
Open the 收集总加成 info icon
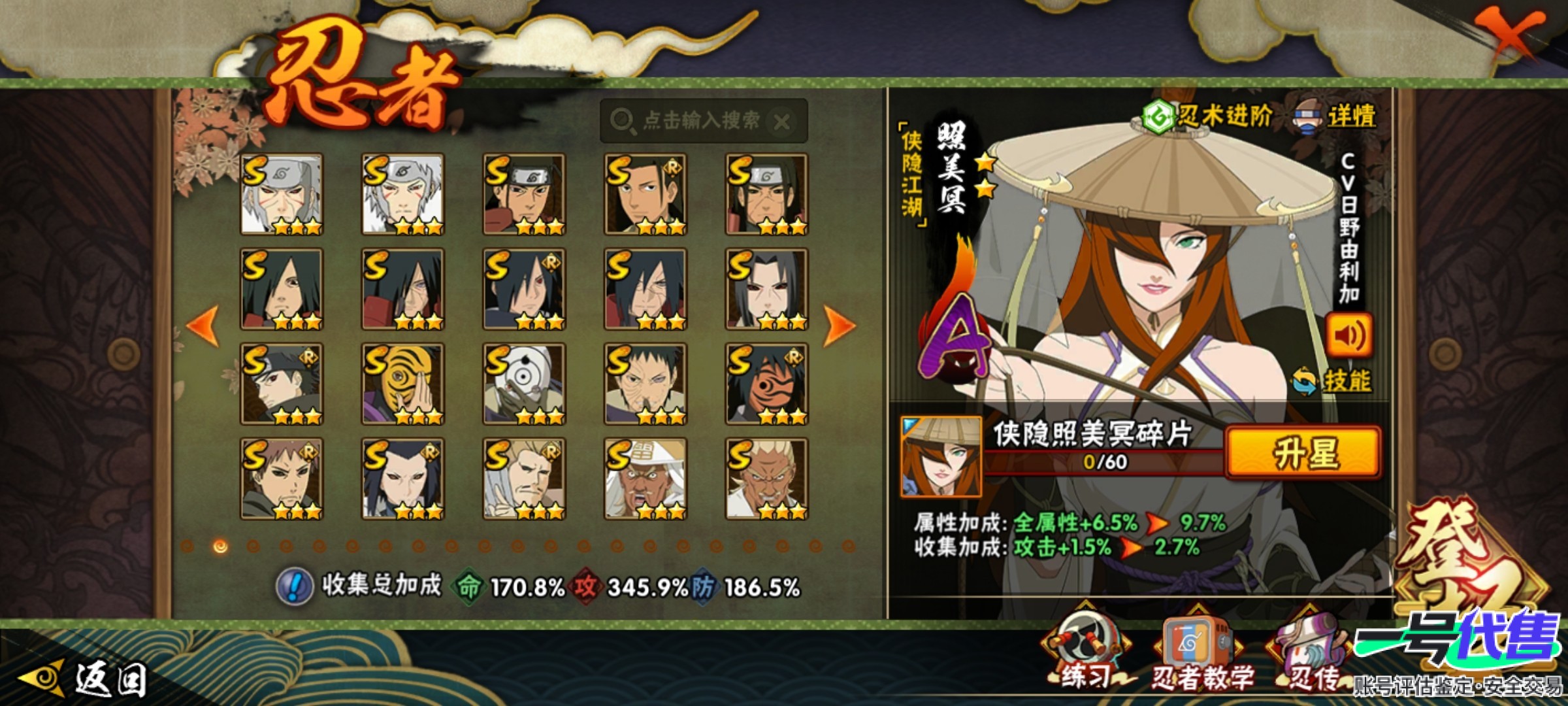(295, 586)
